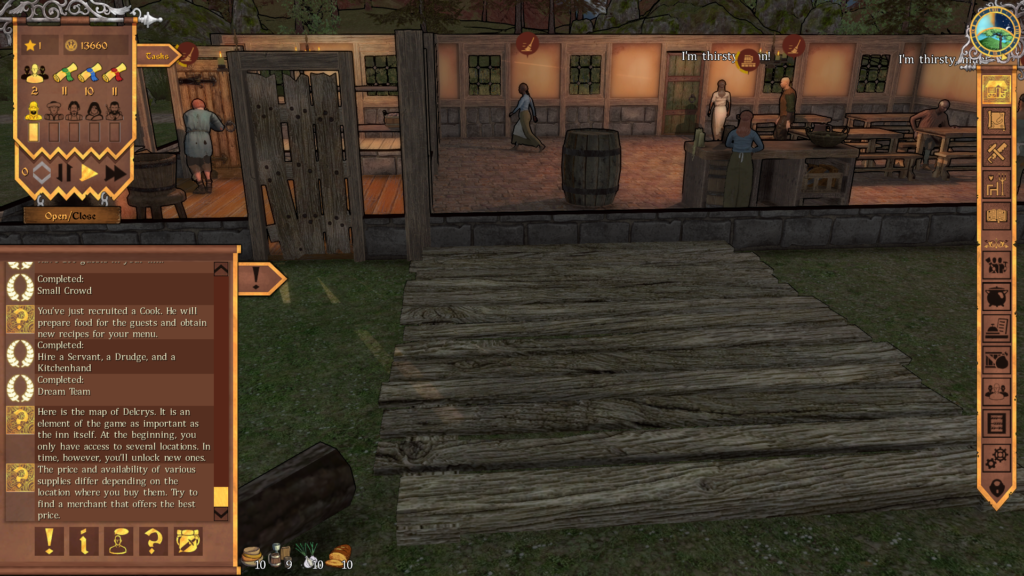Open the piggy bank finances panel

pos(996,297)
